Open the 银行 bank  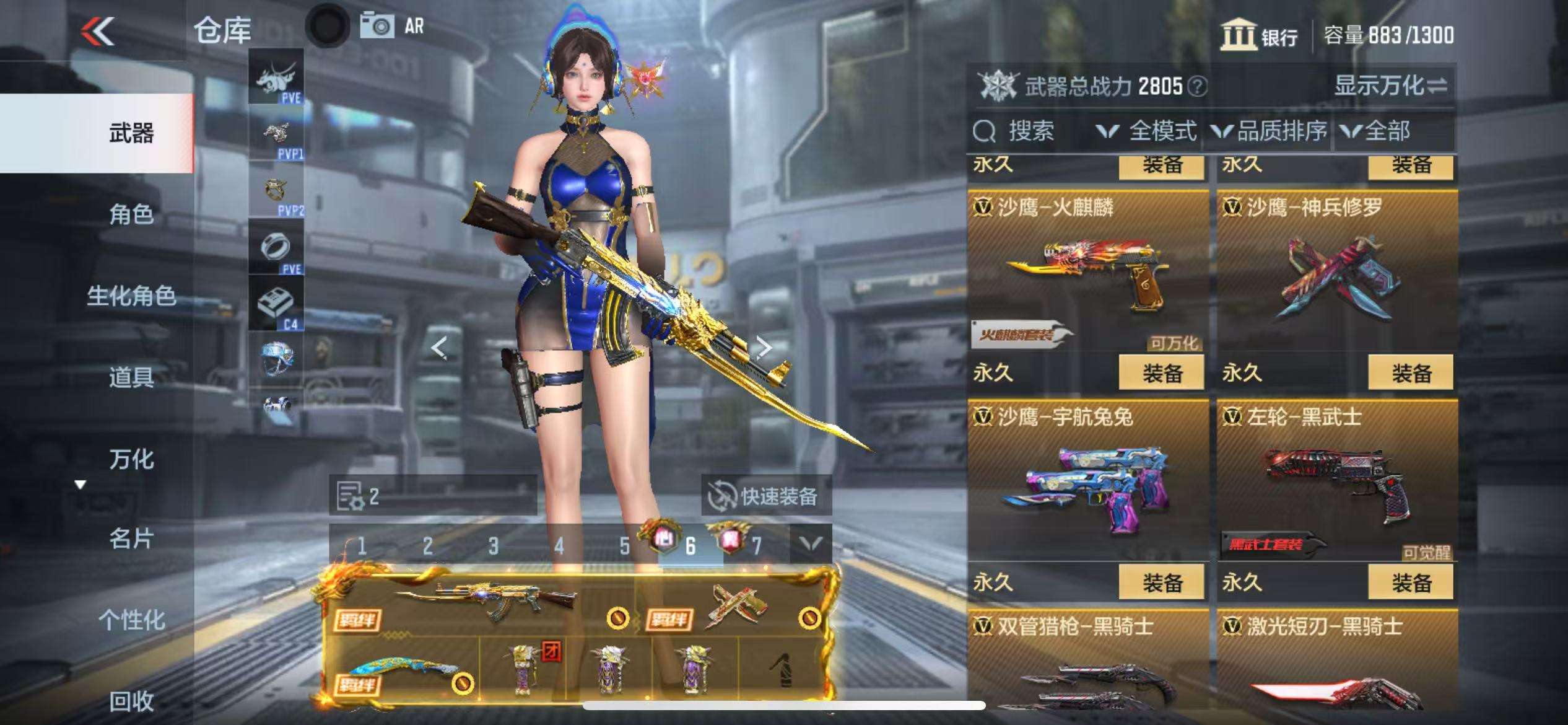click(1260, 35)
